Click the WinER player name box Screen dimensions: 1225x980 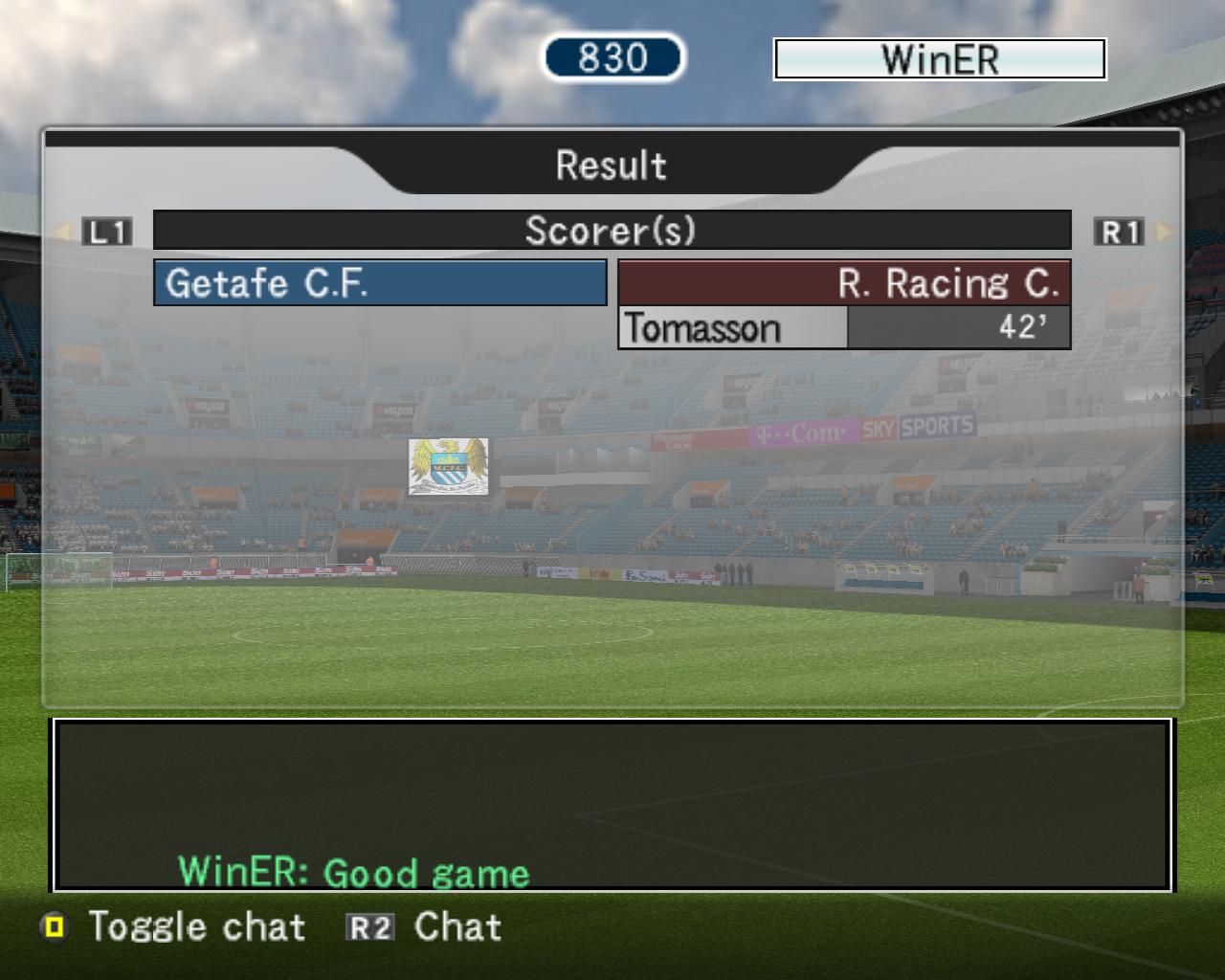pyautogui.click(x=939, y=59)
